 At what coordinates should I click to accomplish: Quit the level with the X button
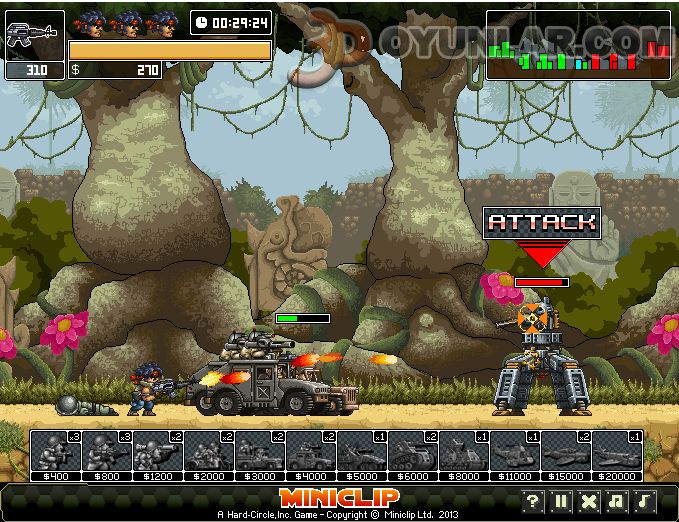tap(590, 501)
